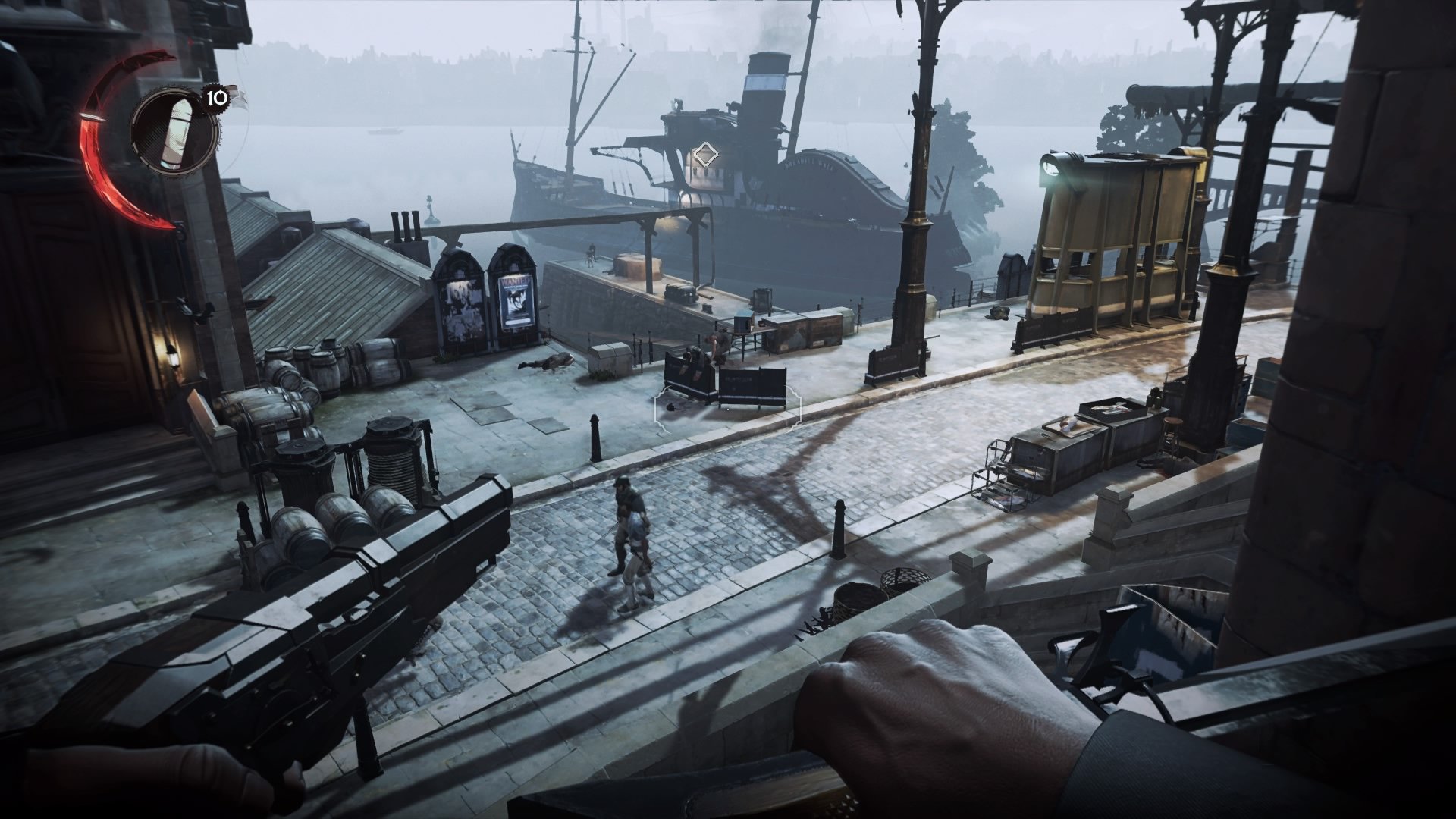Viewport: 1456px width, 819px height.
Task: Select the Dreadful Wale nameplate on the boat
Action: click(809, 164)
